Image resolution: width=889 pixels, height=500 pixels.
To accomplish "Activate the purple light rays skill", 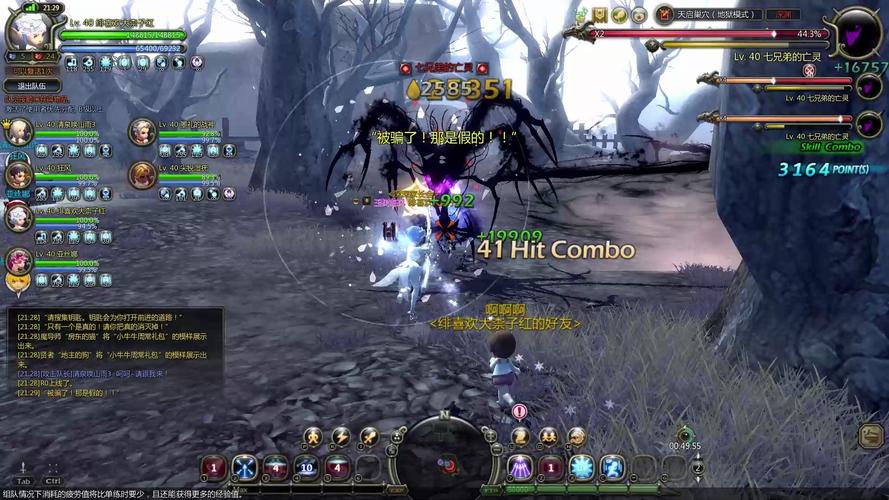I will coord(519,467).
